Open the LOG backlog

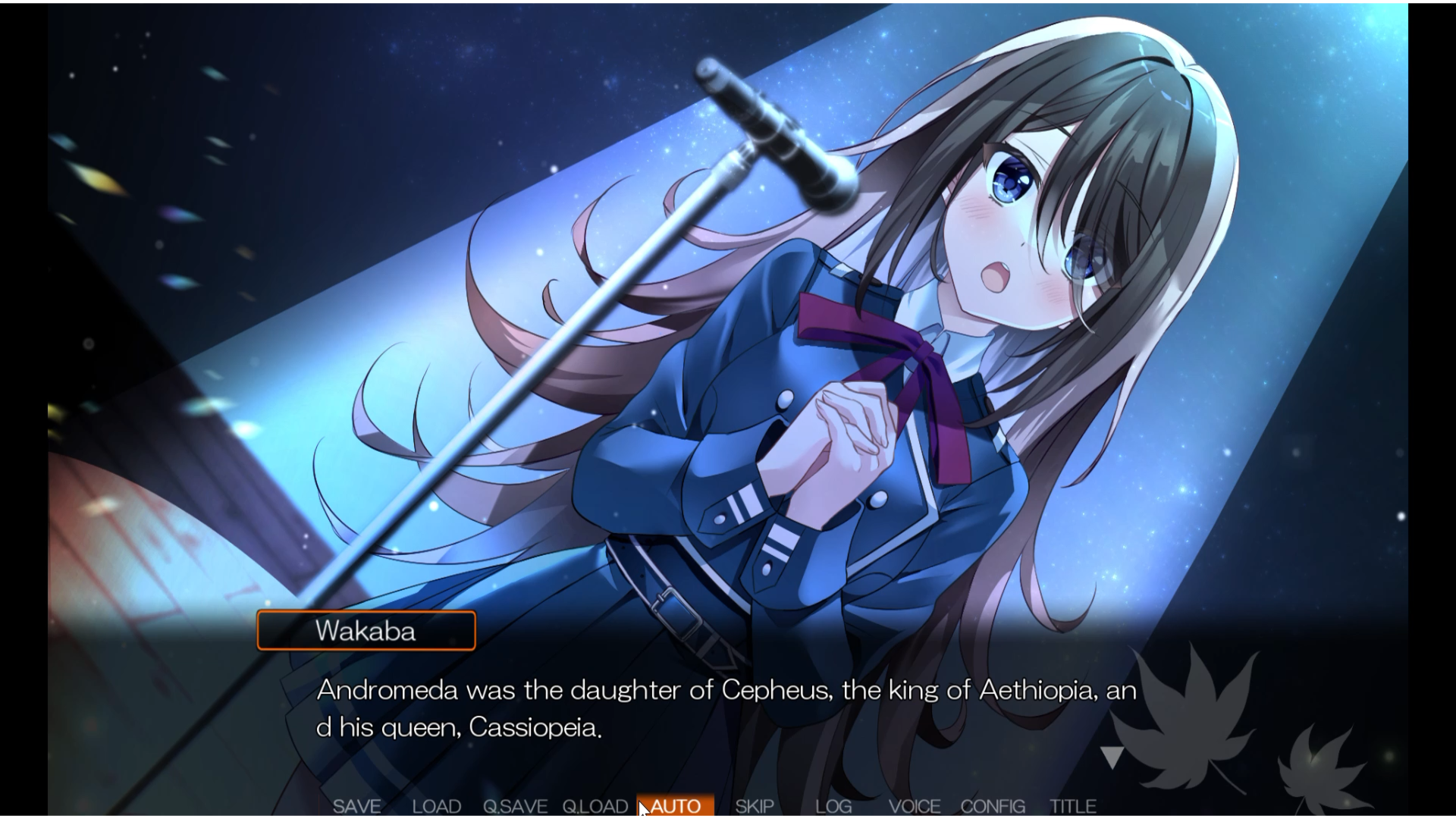point(833,807)
